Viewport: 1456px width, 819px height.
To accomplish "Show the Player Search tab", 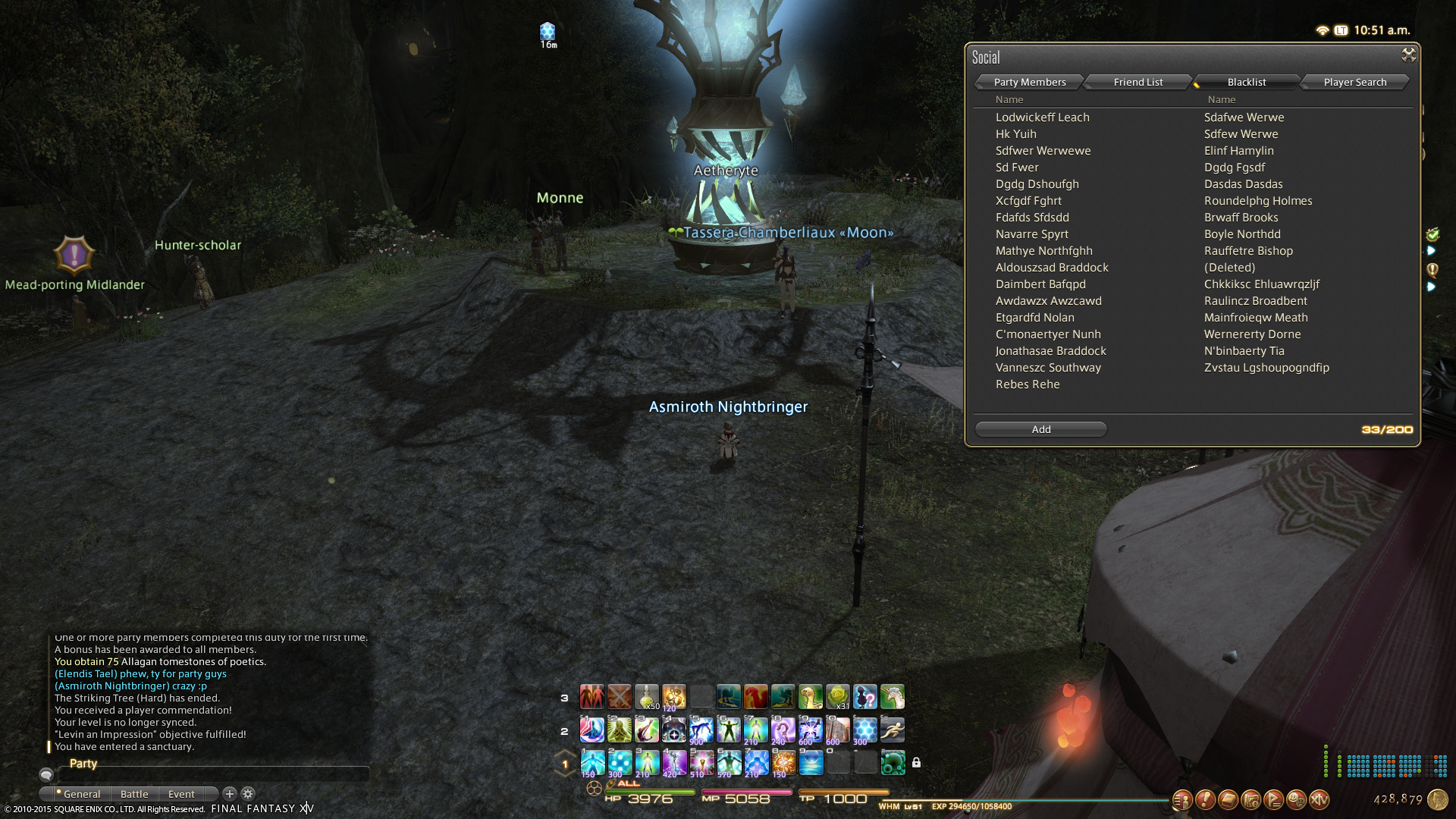I will click(x=1354, y=82).
